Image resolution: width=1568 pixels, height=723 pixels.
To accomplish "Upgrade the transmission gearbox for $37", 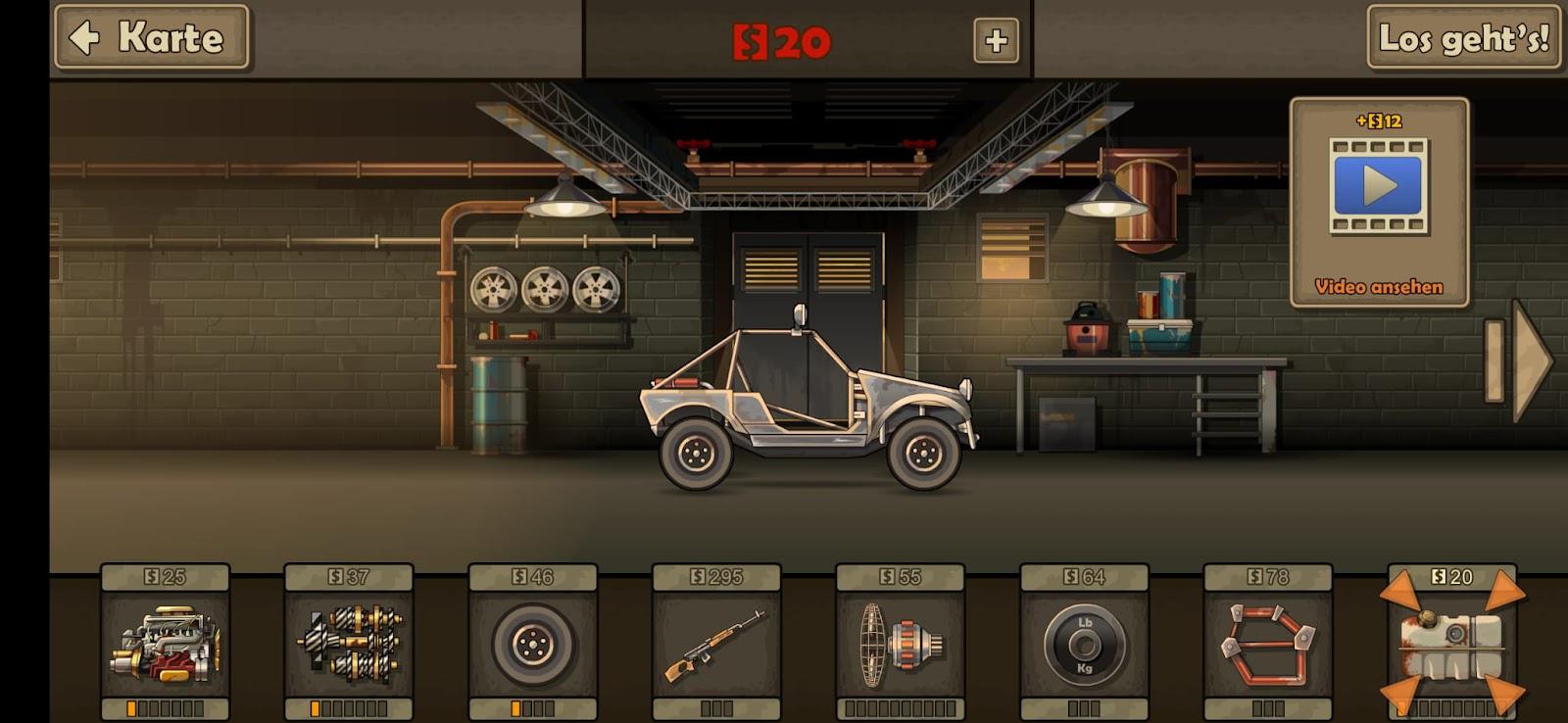I will tap(349, 644).
